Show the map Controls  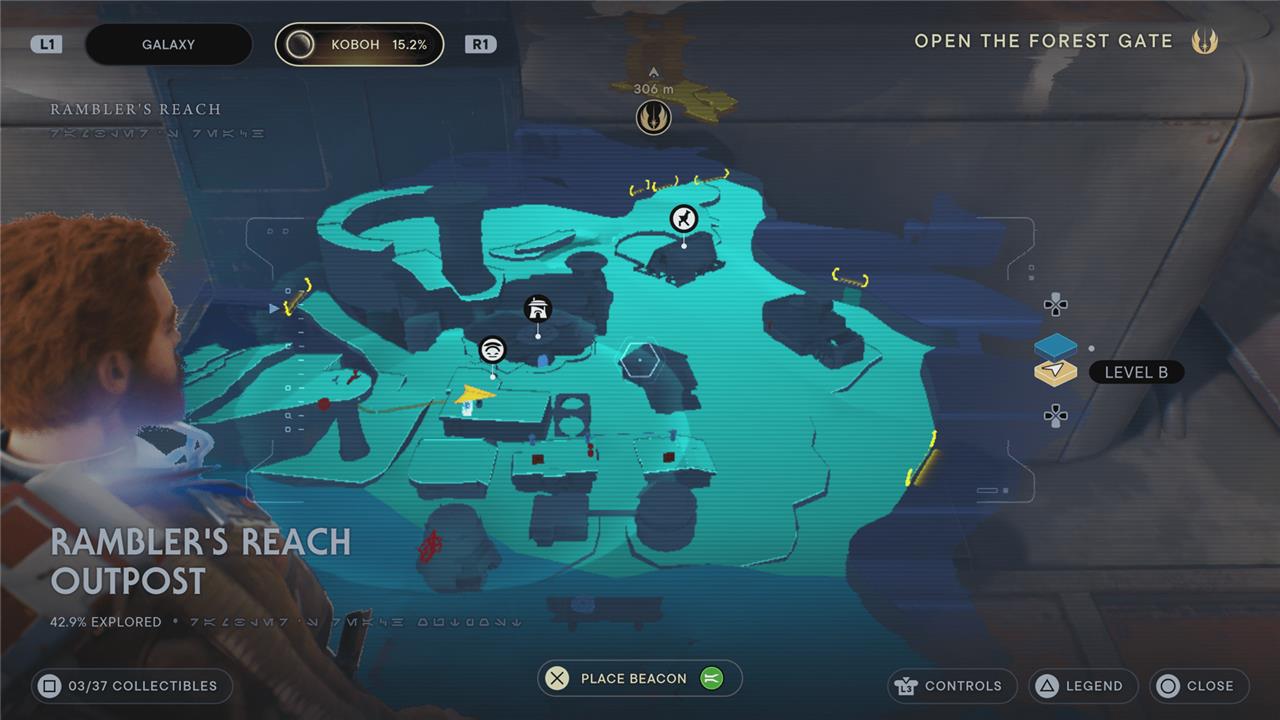tap(951, 686)
